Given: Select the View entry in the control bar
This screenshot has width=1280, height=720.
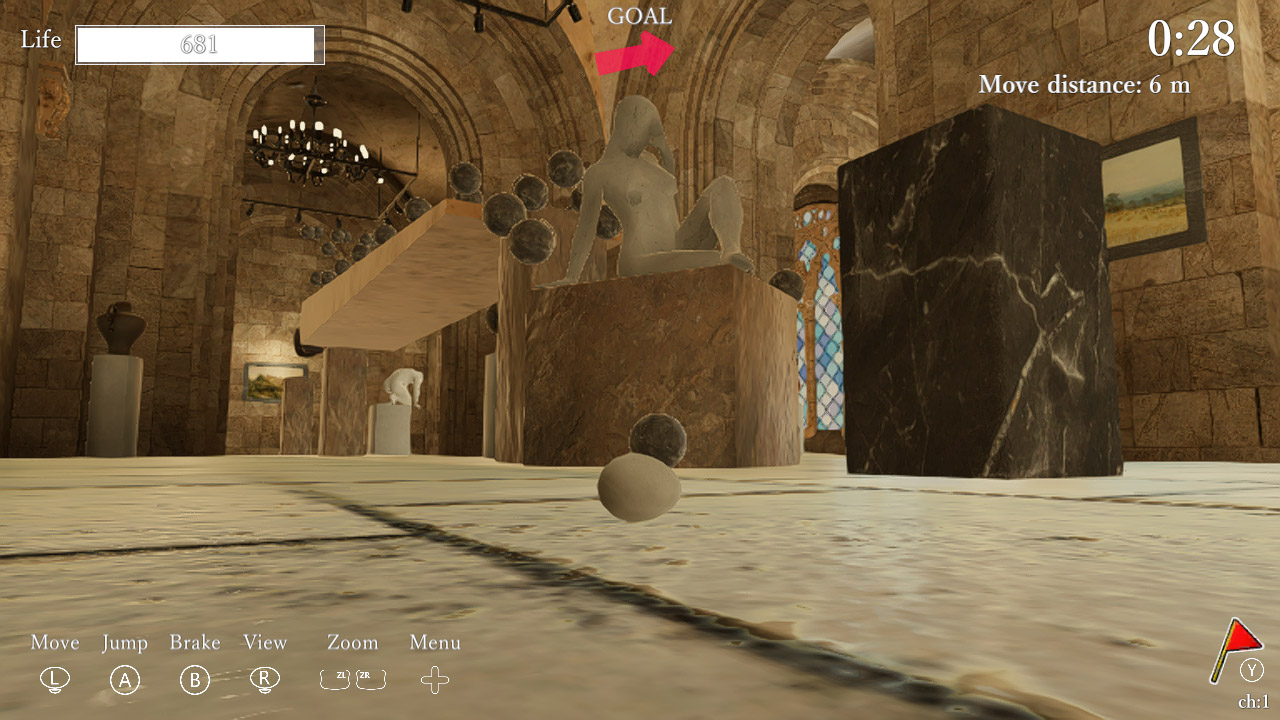Looking at the screenshot, I should coord(264,643).
